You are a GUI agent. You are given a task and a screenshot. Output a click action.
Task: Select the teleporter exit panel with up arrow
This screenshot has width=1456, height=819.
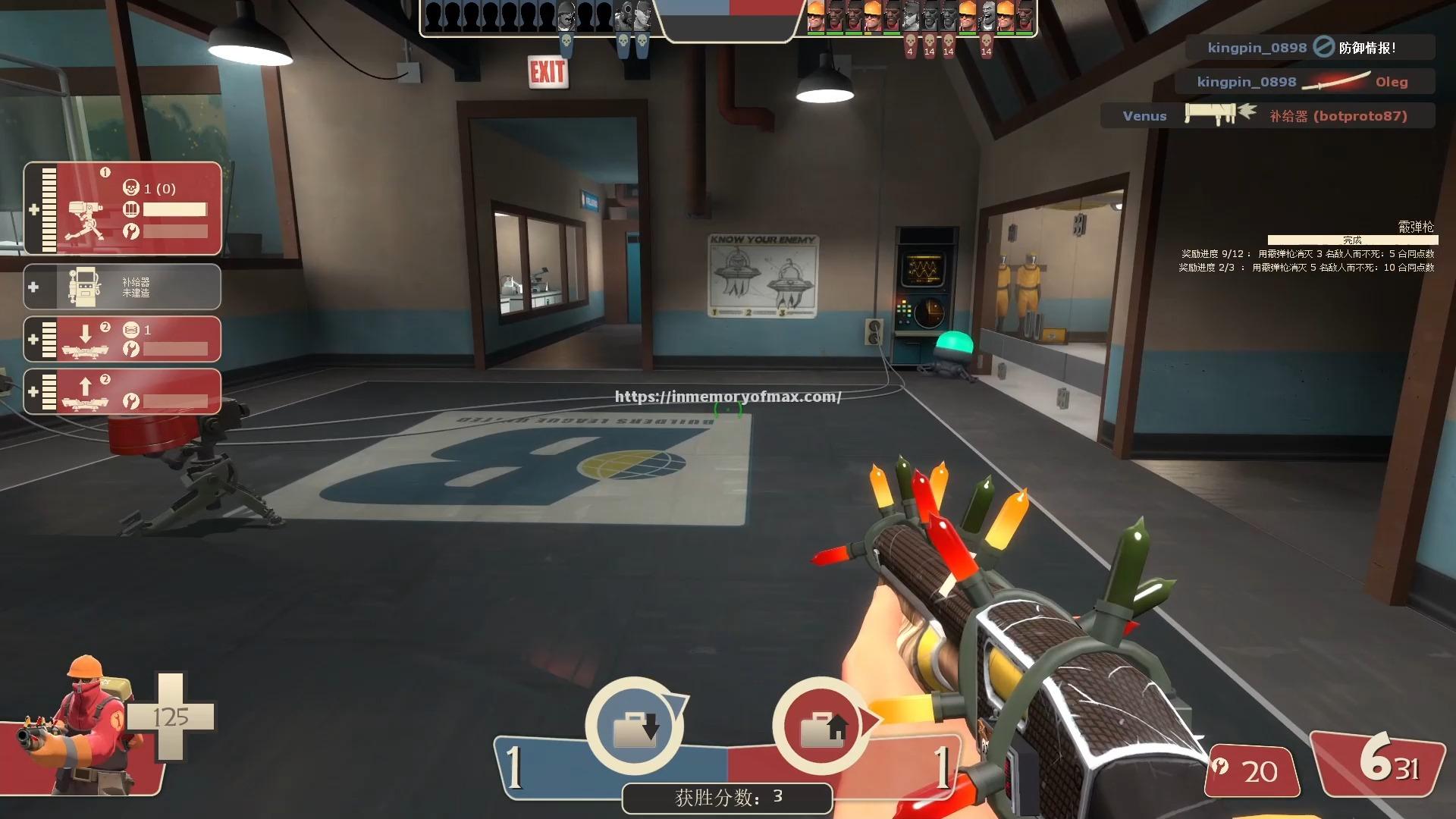tap(123, 391)
